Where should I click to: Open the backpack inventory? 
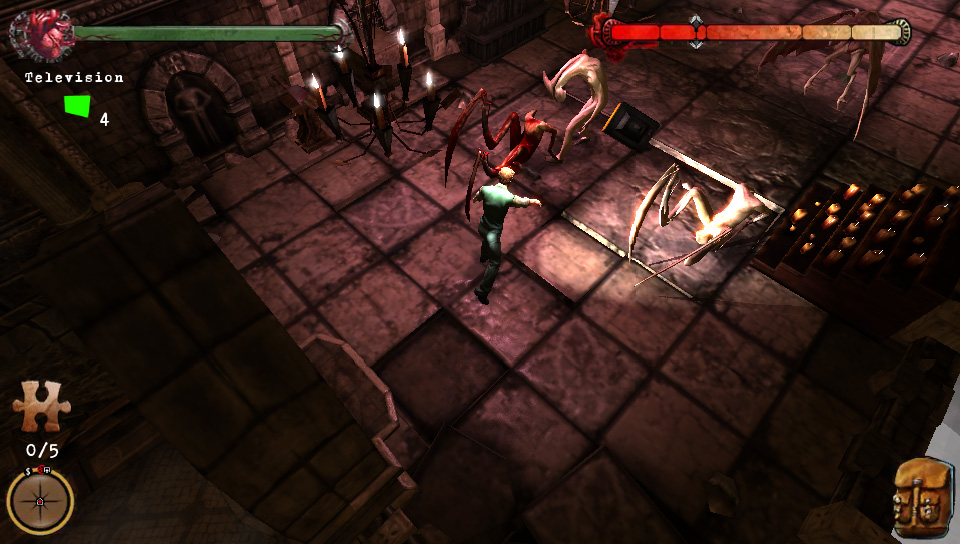pyautogui.click(x=922, y=496)
